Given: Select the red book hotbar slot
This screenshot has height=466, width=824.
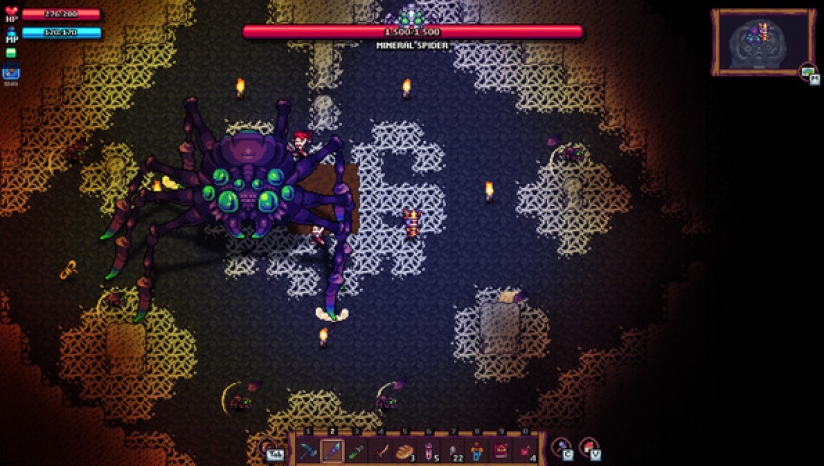Looking at the screenshot, I should 500,451.
